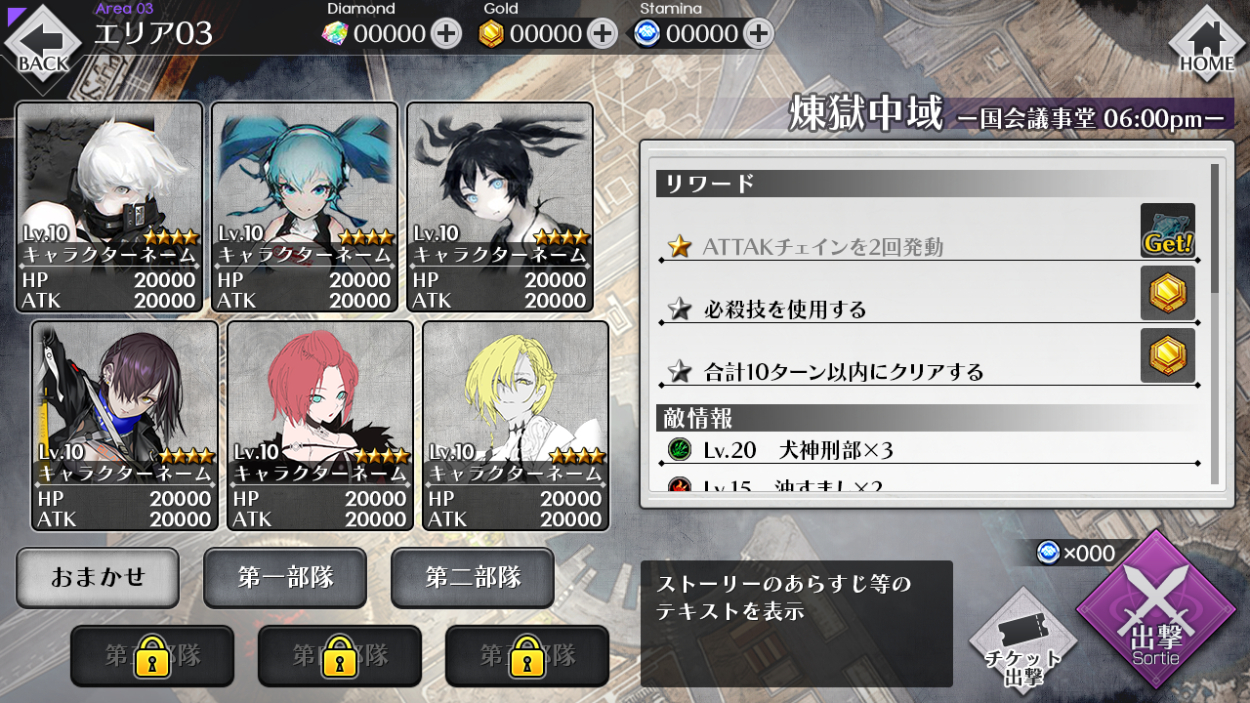The image size is (1250, 703).
Task: Switch to 第一部隊 squad
Action: coord(285,577)
